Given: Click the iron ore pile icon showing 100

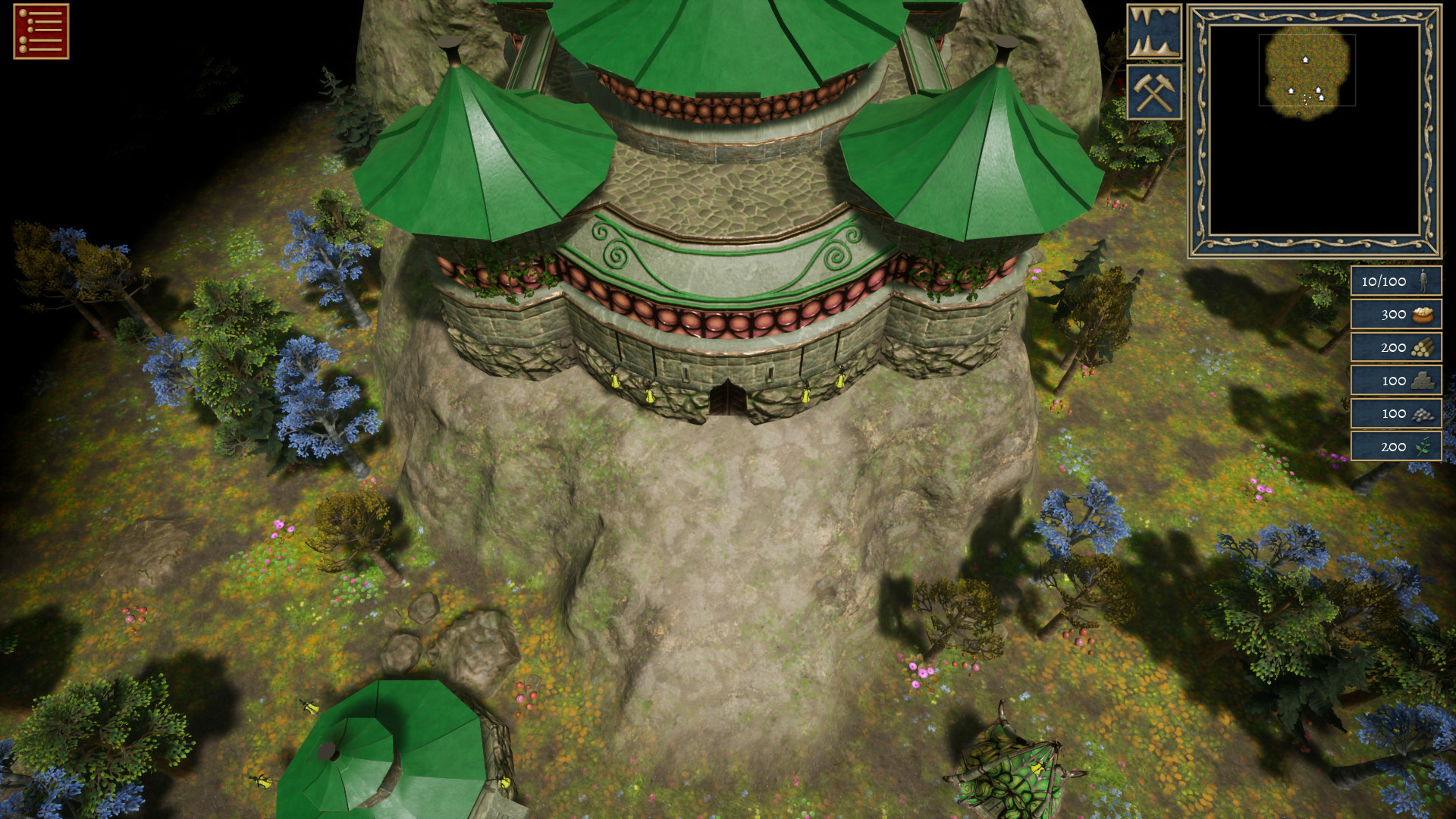Looking at the screenshot, I should (x=1424, y=413).
